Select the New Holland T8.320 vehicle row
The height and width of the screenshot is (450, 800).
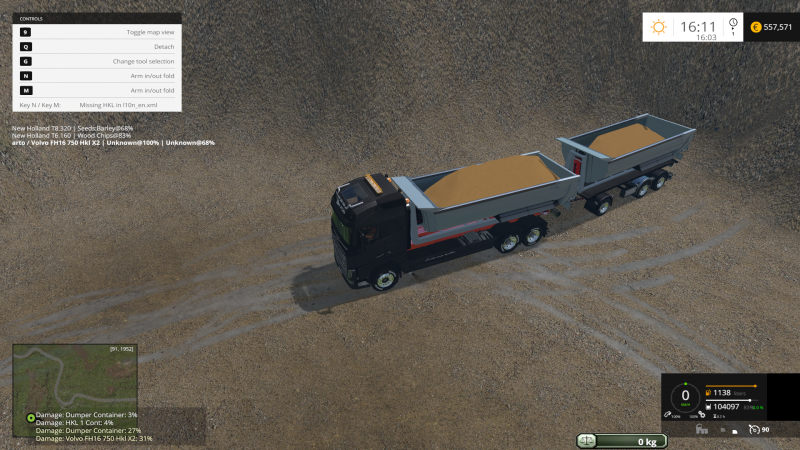[72, 128]
